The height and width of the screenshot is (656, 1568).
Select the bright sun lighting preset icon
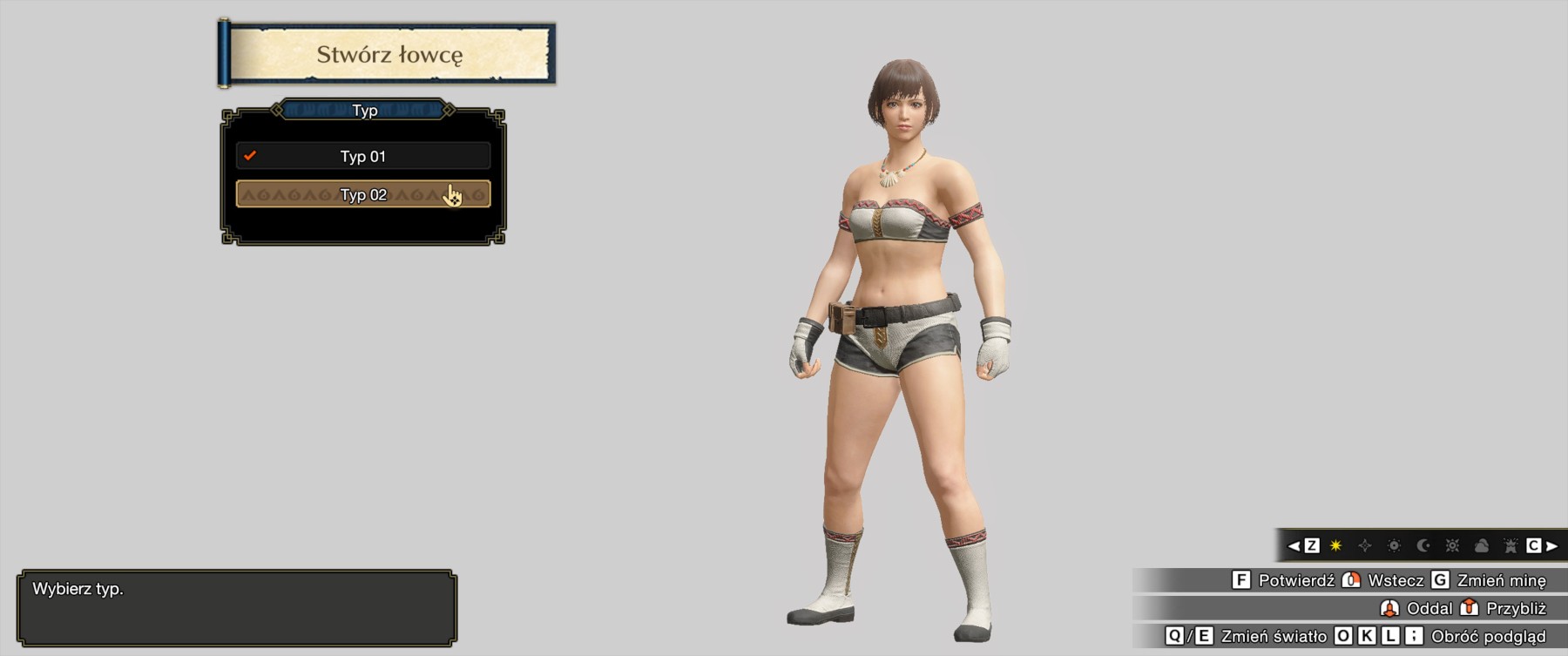[x=1453, y=546]
